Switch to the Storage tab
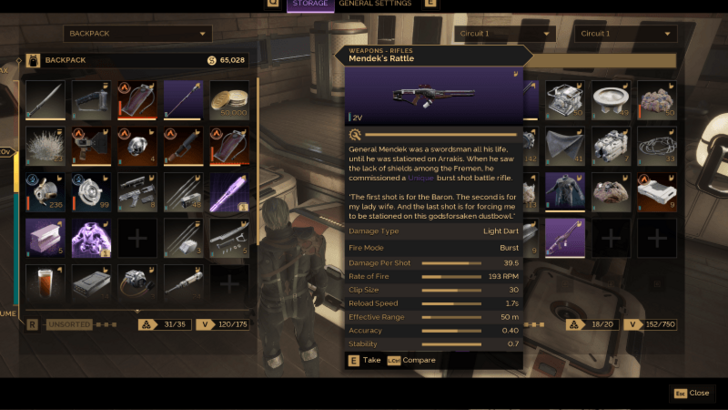This screenshot has height=410, width=728. click(309, 4)
